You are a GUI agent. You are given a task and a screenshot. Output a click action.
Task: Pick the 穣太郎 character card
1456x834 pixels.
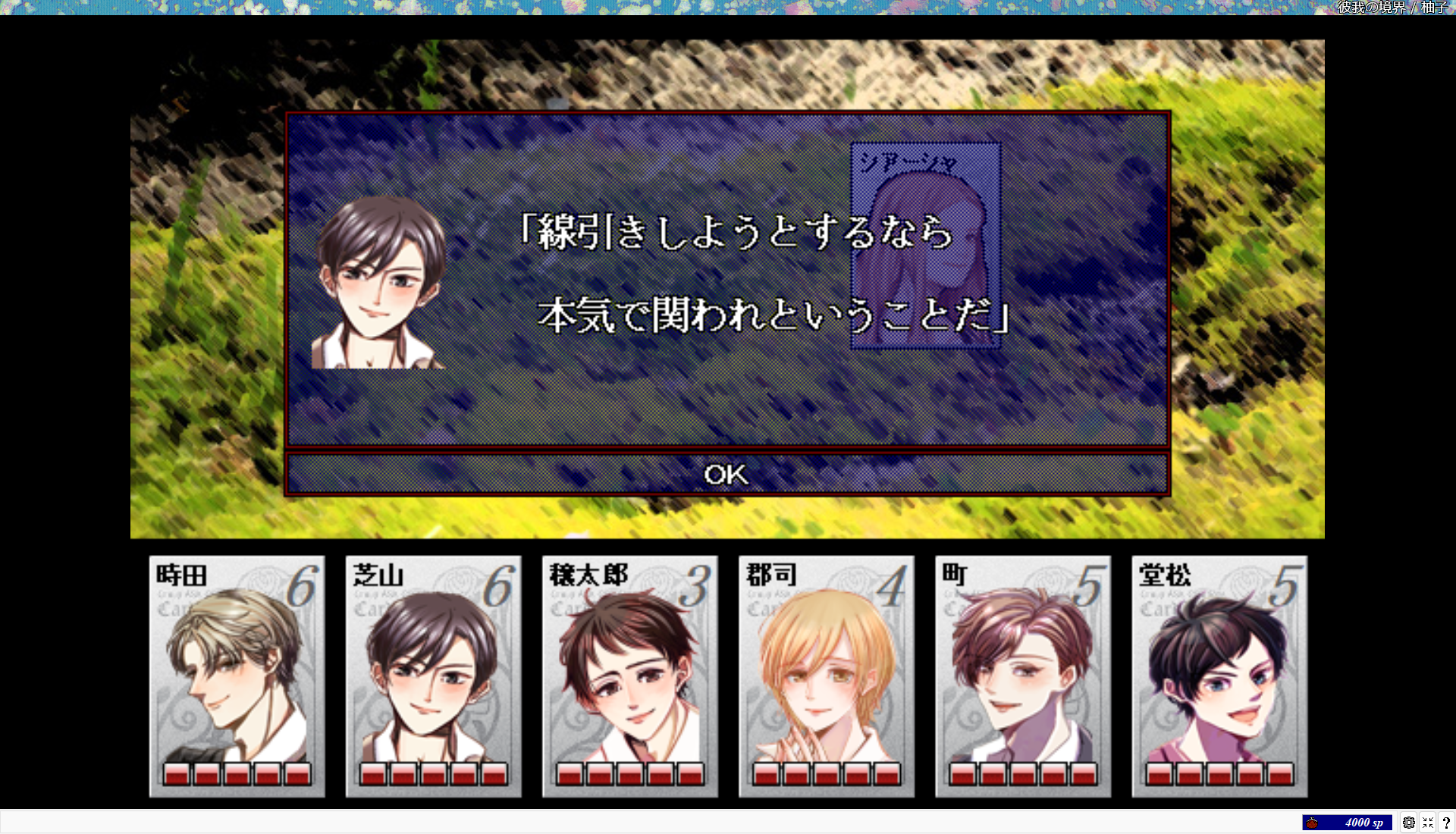click(x=629, y=676)
